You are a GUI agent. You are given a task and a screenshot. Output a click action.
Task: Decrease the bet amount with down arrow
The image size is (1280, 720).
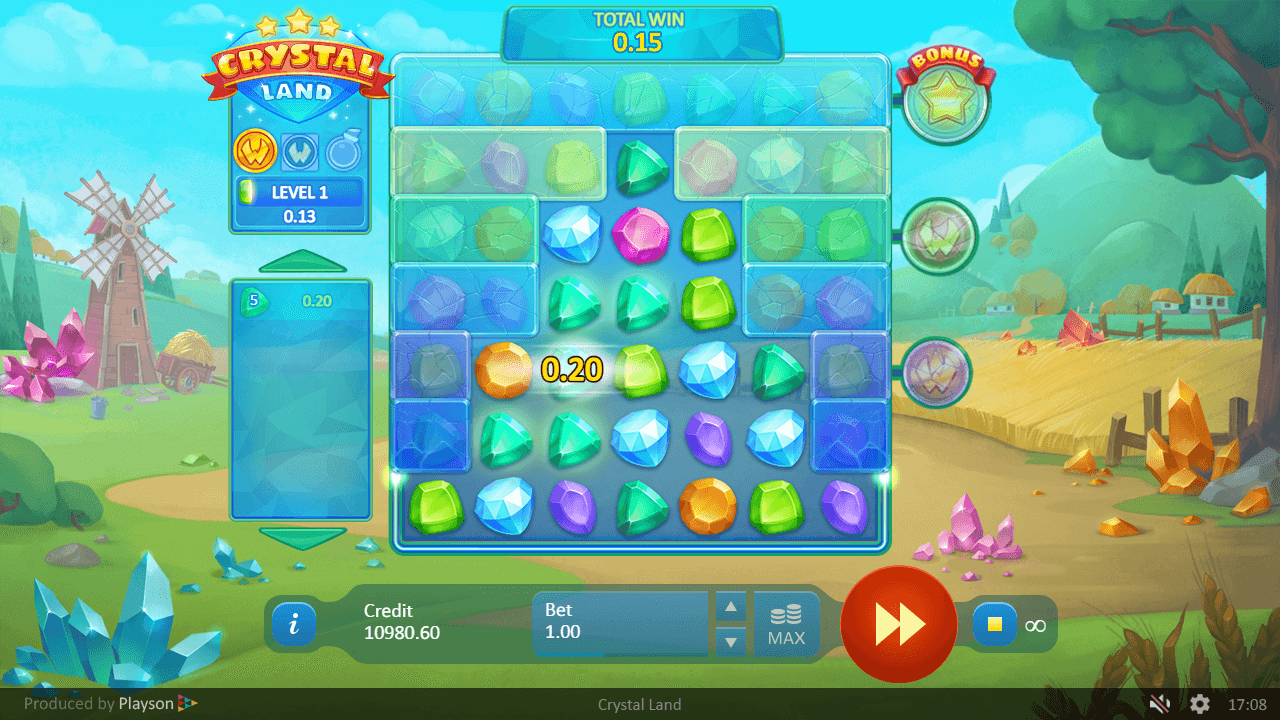coord(732,641)
